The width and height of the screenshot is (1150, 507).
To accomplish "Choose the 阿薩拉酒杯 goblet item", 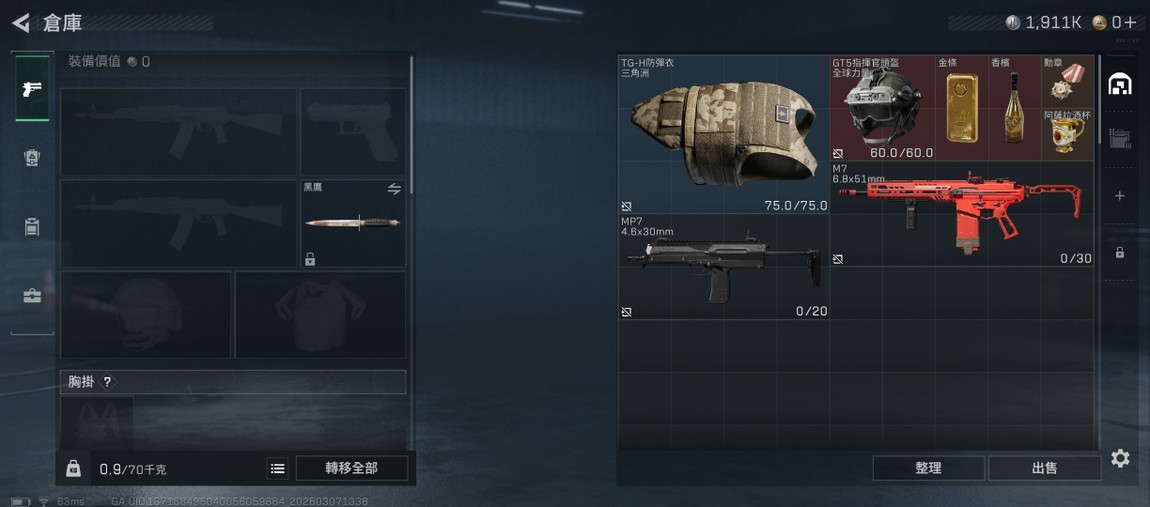I will pyautogui.click(x=1066, y=135).
